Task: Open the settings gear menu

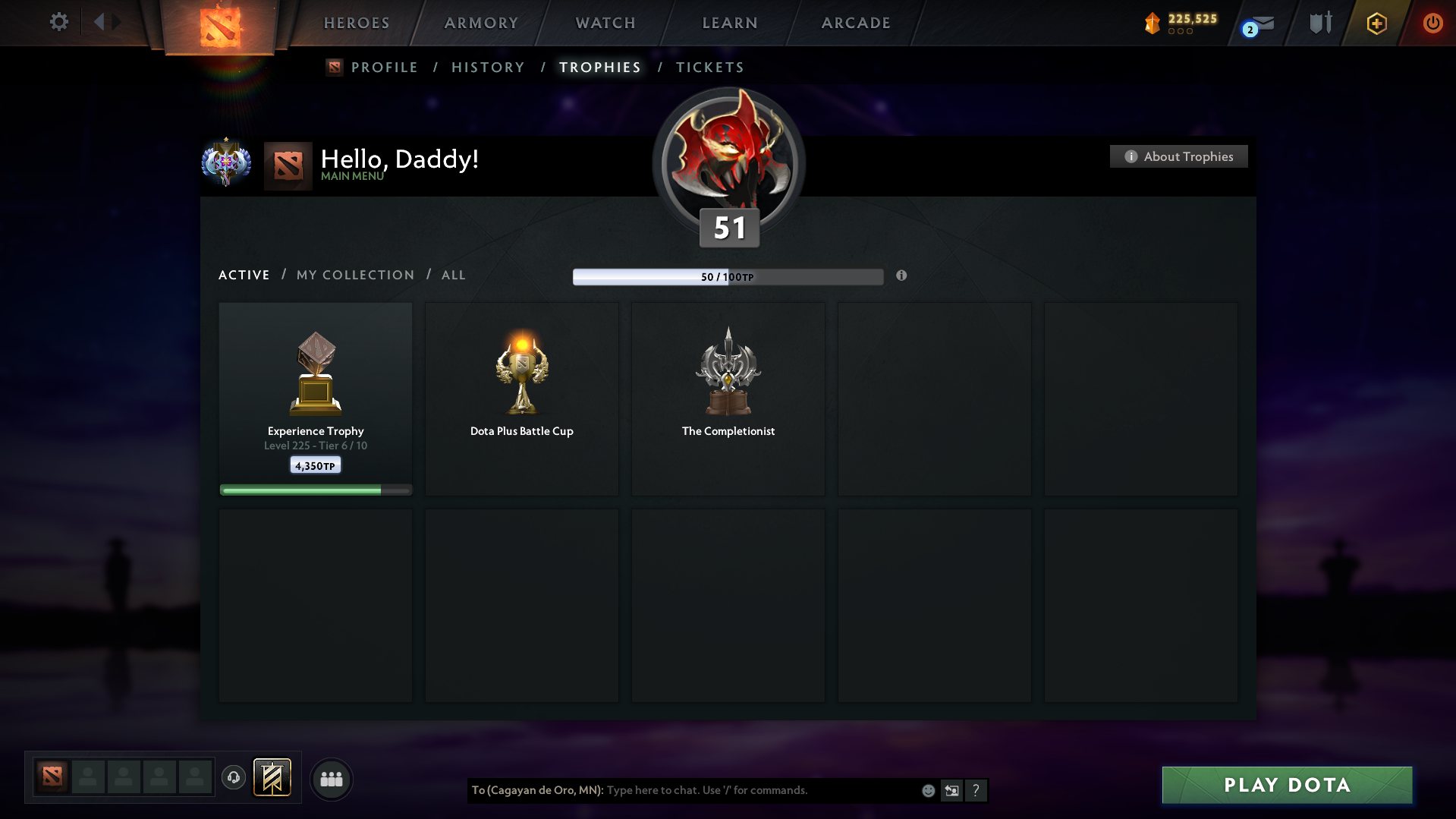Action: 58,22
